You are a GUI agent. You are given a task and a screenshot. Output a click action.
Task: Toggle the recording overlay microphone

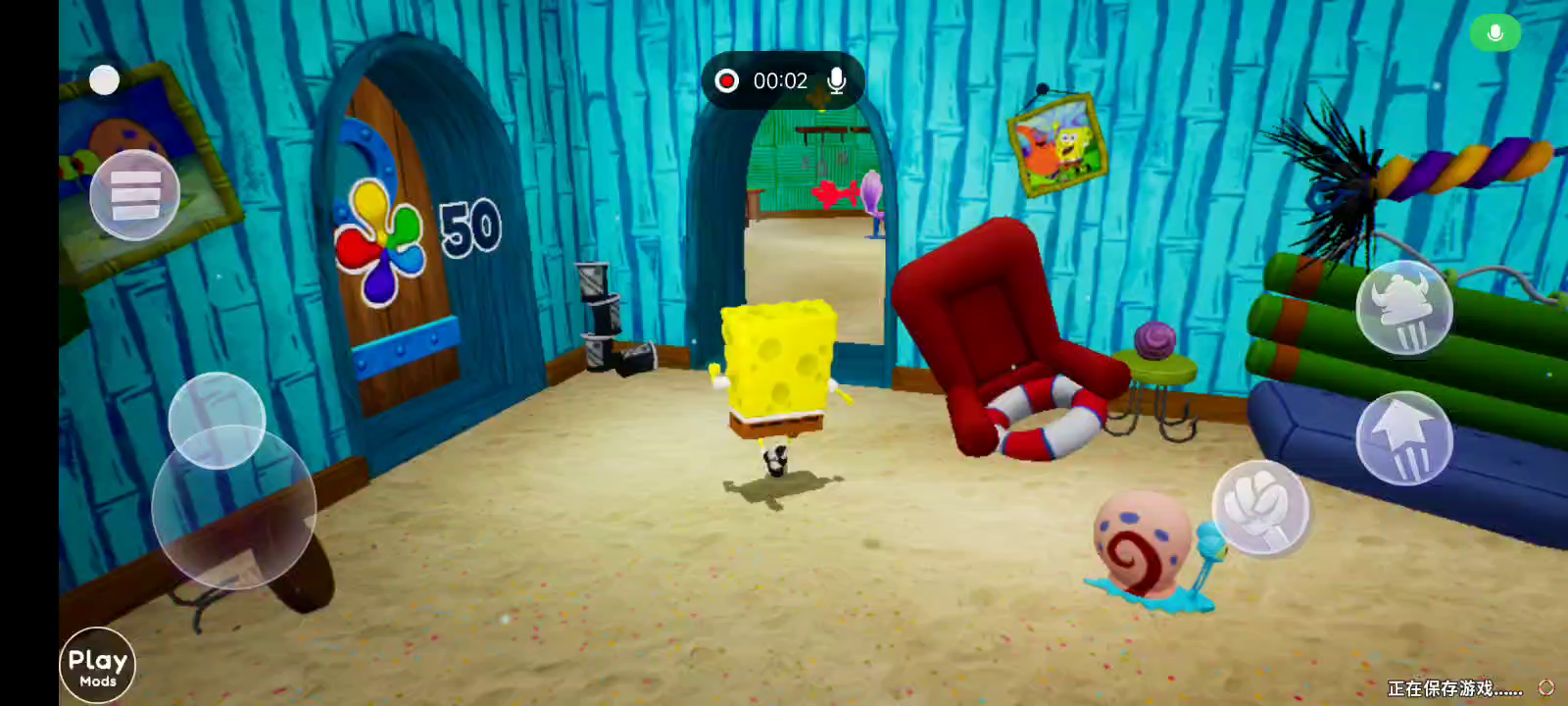(x=836, y=80)
